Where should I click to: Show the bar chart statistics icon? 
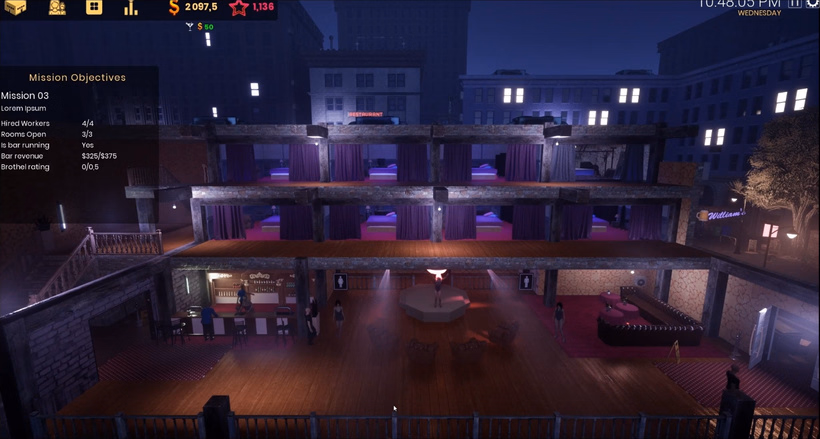[x=131, y=8]
